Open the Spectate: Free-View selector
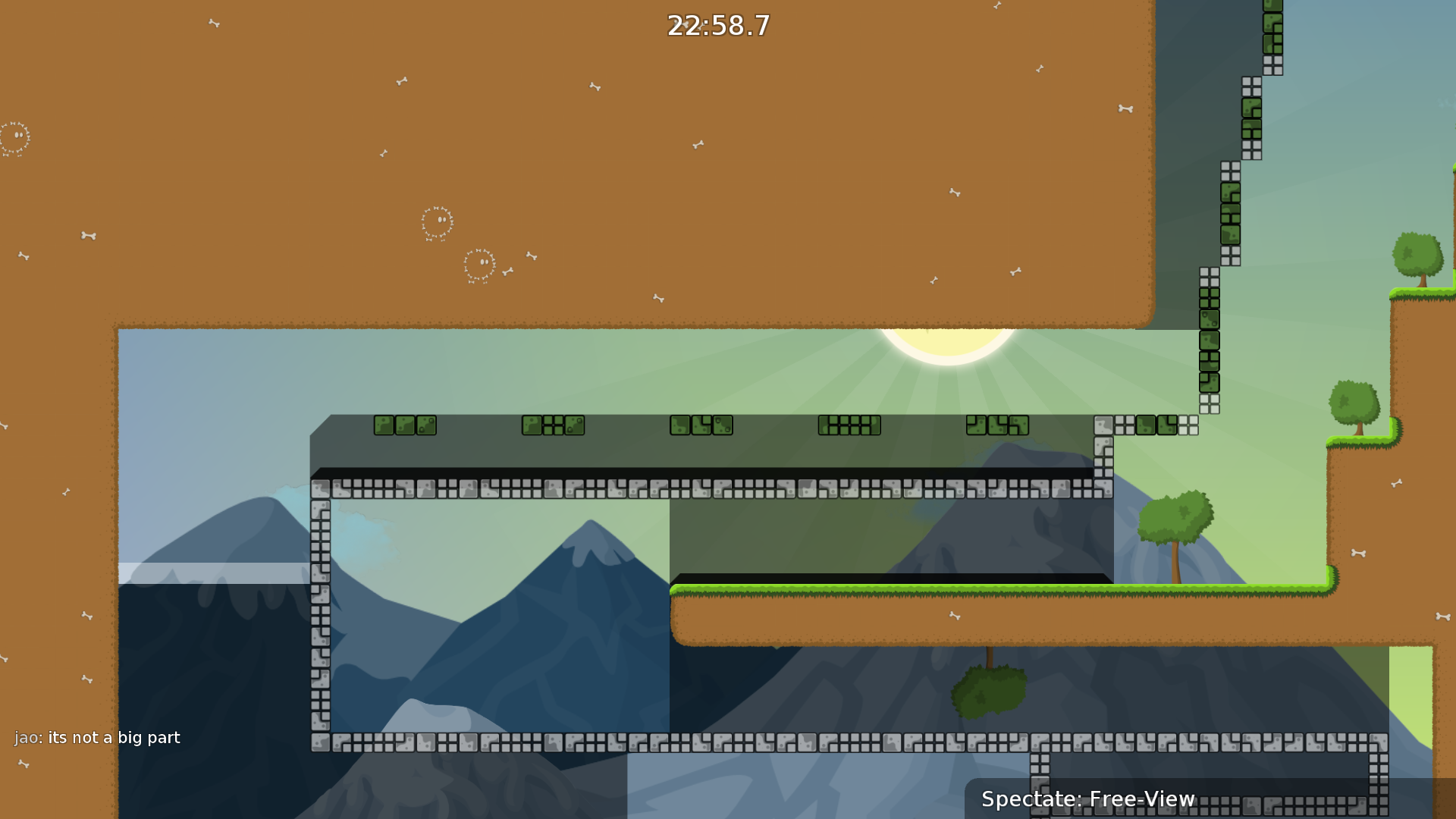The image size is (1456, 819). (1088, 799)
